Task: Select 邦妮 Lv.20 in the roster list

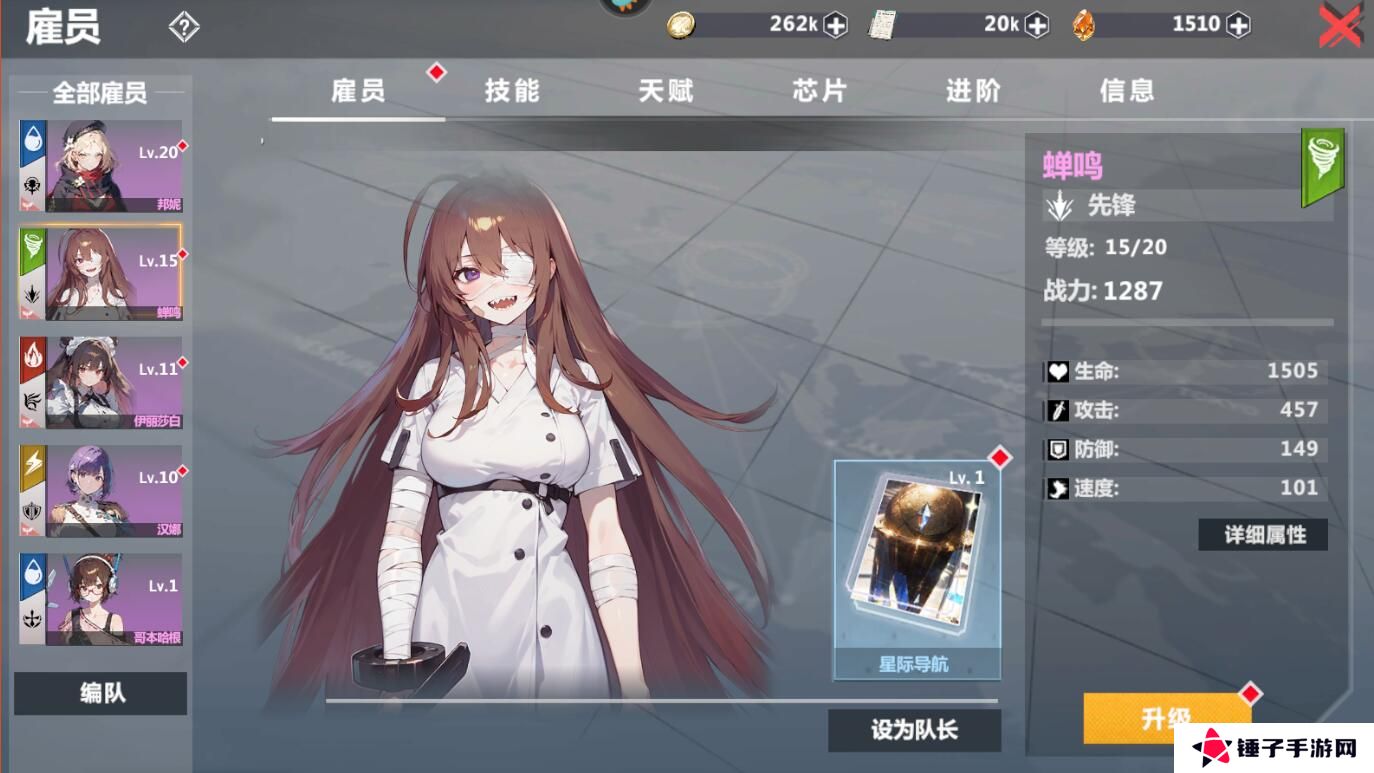Action: coord(100,166)
